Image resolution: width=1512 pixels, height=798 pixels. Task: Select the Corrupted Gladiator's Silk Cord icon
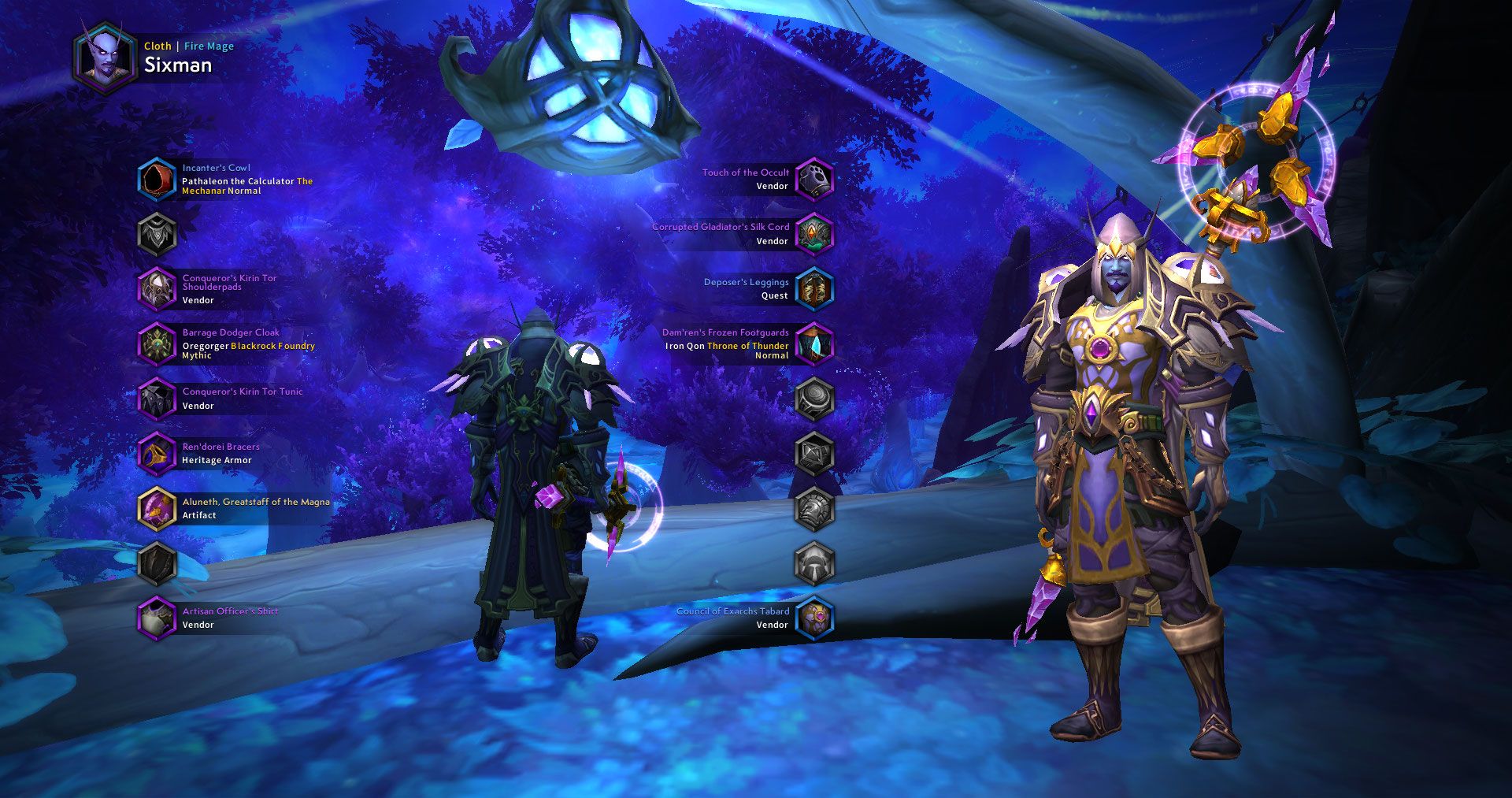pyautogui.click(x=815, y=234)
